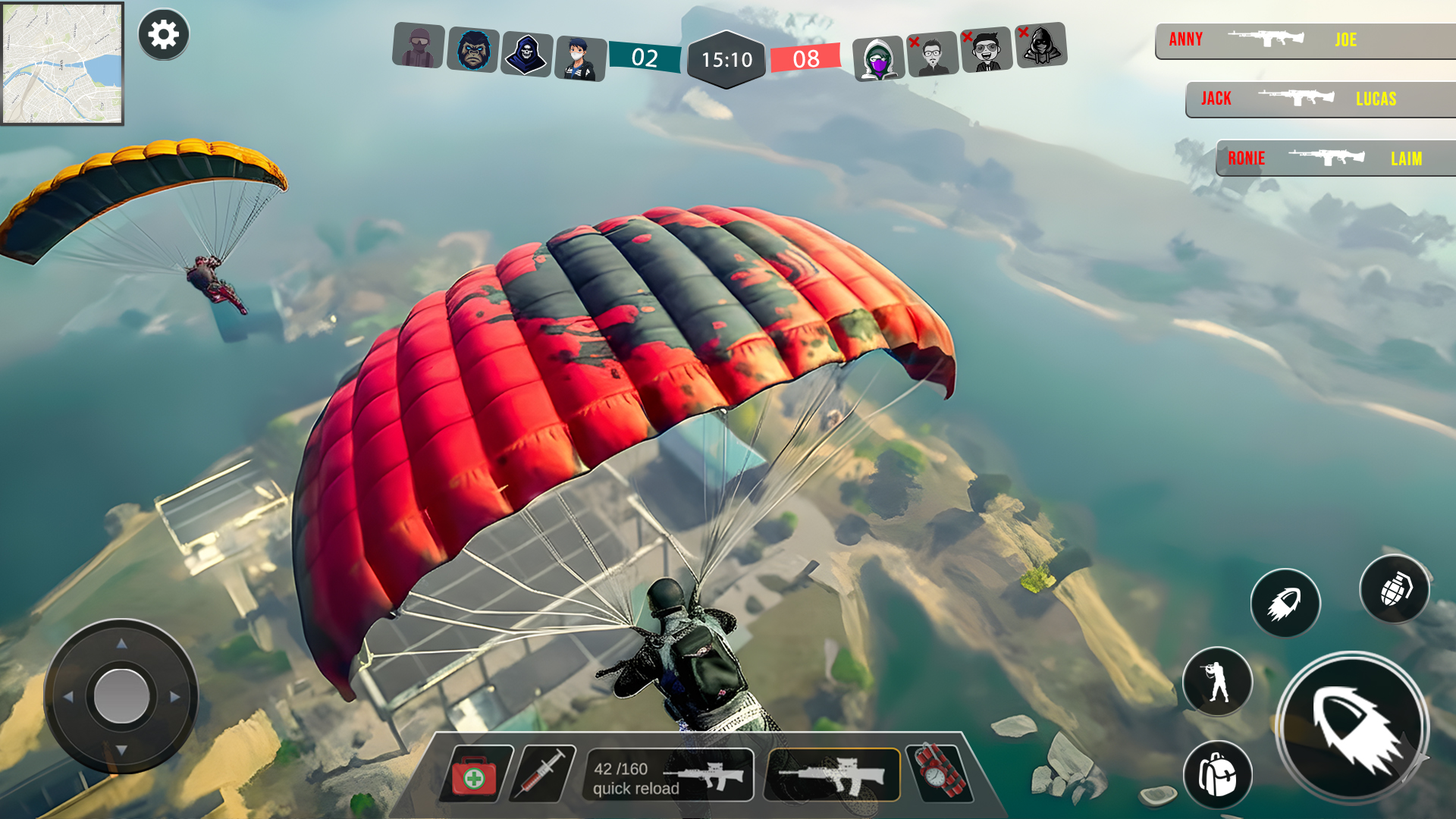Screen dimensions: 1456x819
Task: Select the blue skull hooded teammate avatar
Action: click(526, 55)
